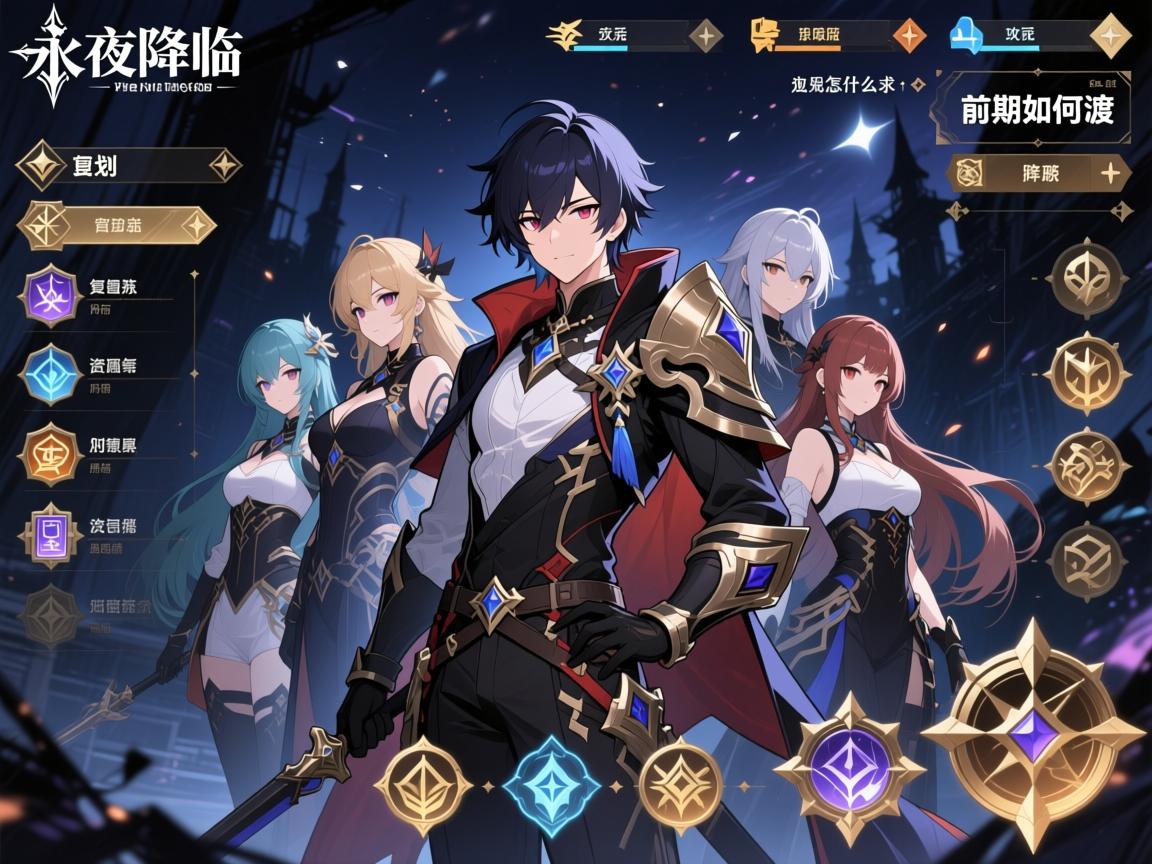Open the dark header button on the left
Viewport: 1152px width, 864px height.
[128, 165]
